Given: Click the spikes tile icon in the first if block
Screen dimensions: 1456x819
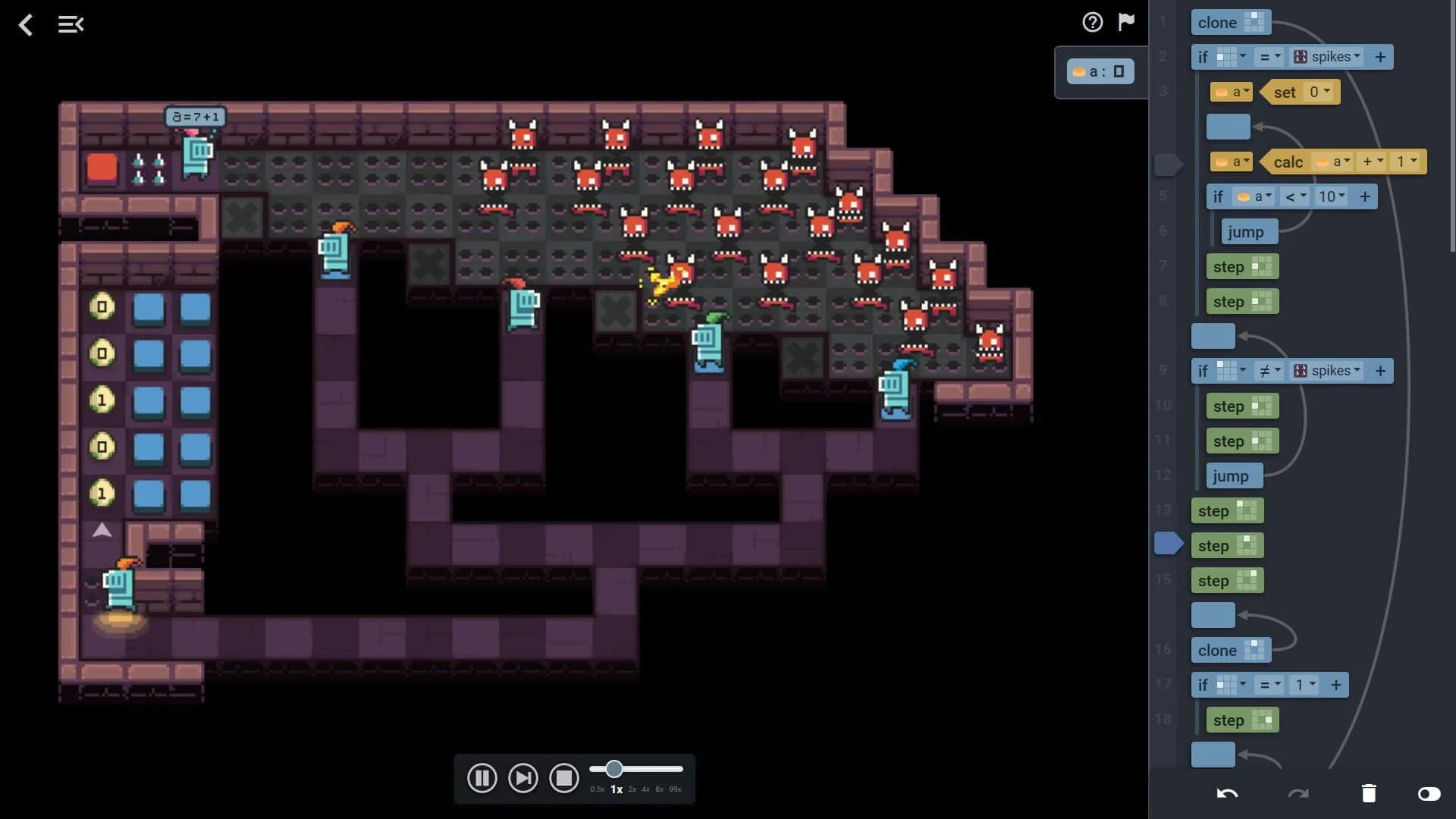Looking at the screenshot, I should click(1300, 56).
